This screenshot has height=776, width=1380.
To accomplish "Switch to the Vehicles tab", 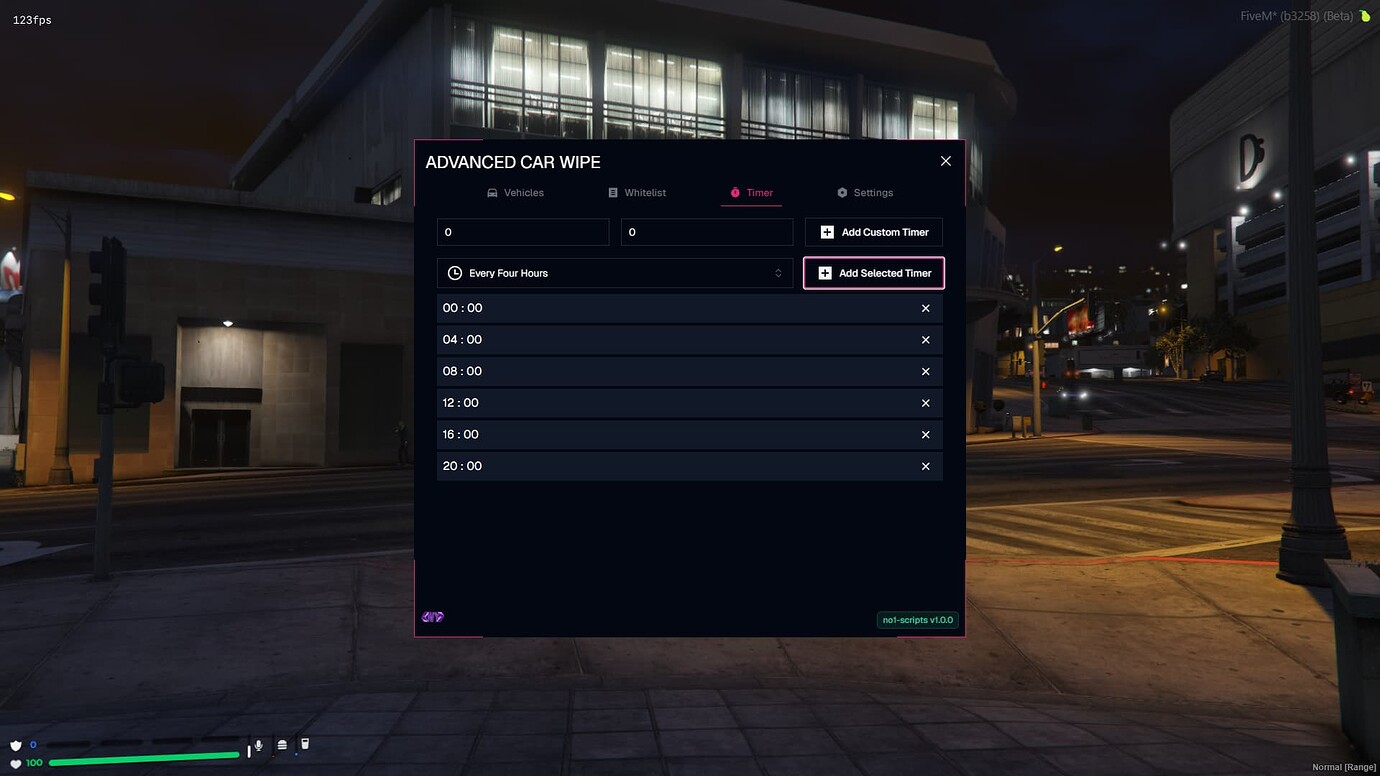I will tap(516, 192).
